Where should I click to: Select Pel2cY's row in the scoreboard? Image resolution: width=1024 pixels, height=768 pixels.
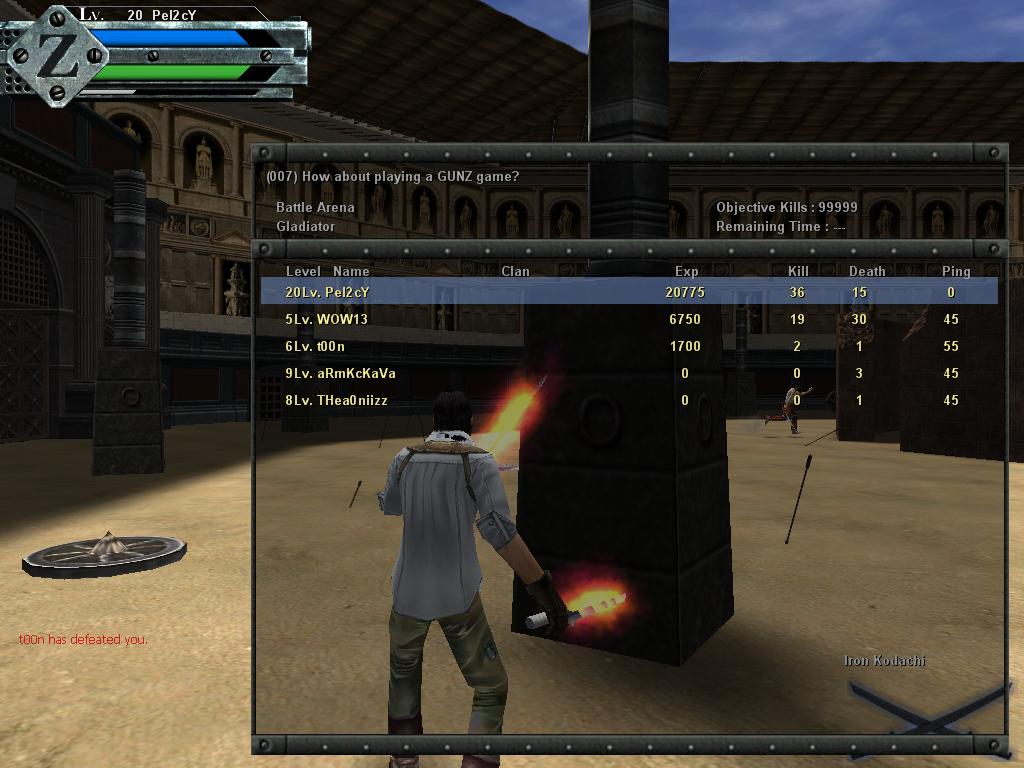pyautogui.click(x=628, y=292)
